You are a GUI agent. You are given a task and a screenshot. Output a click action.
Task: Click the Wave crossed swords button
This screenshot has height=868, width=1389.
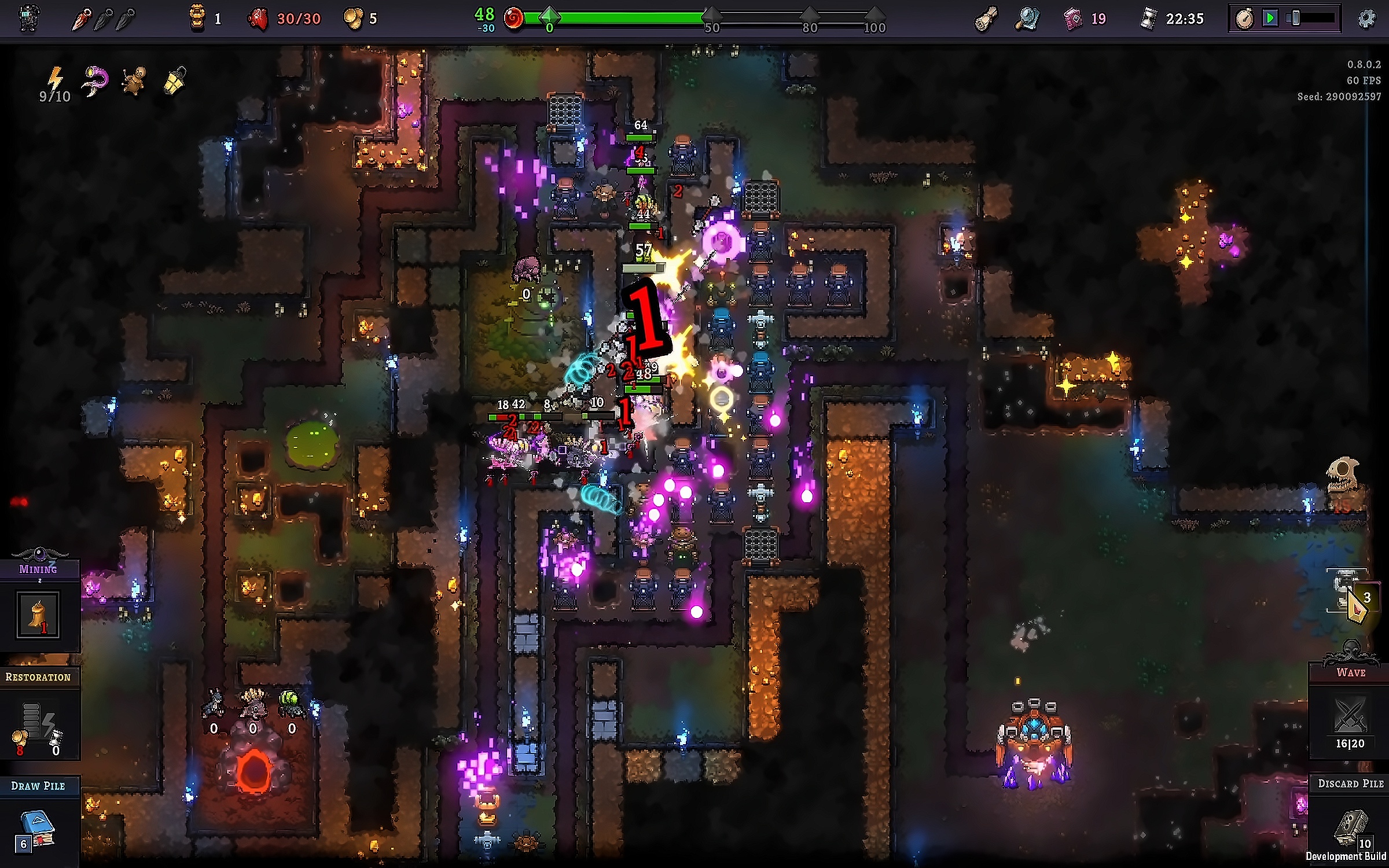[1350, 716]
